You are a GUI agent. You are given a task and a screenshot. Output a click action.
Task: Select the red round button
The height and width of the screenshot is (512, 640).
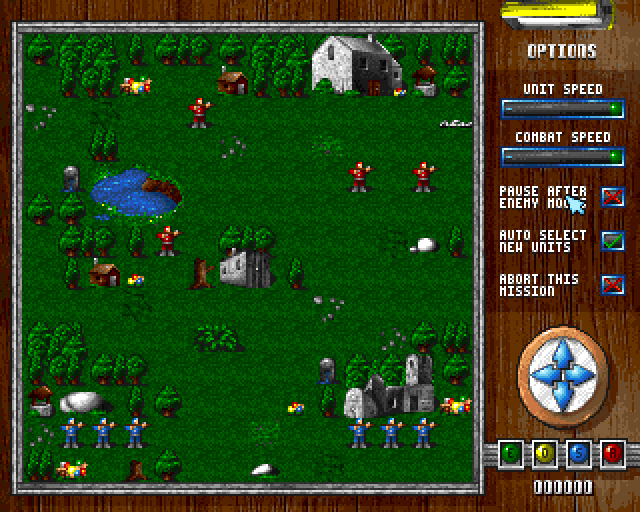pyautogui.click(x=611, y=454)
